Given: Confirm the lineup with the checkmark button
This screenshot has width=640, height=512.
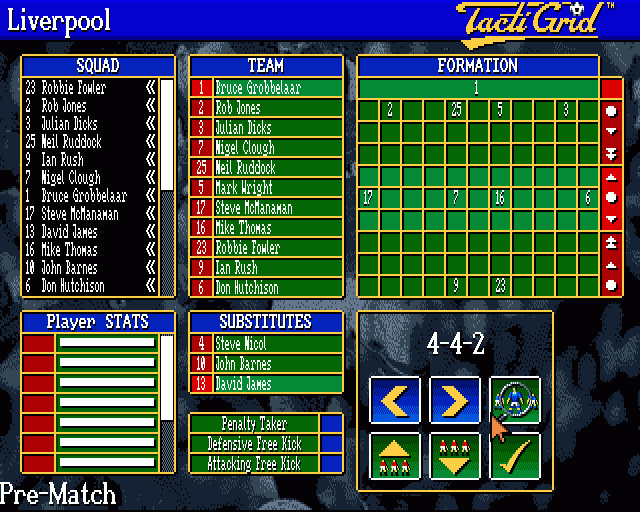Looking at the screenshot, I should (x=515, y=456).
